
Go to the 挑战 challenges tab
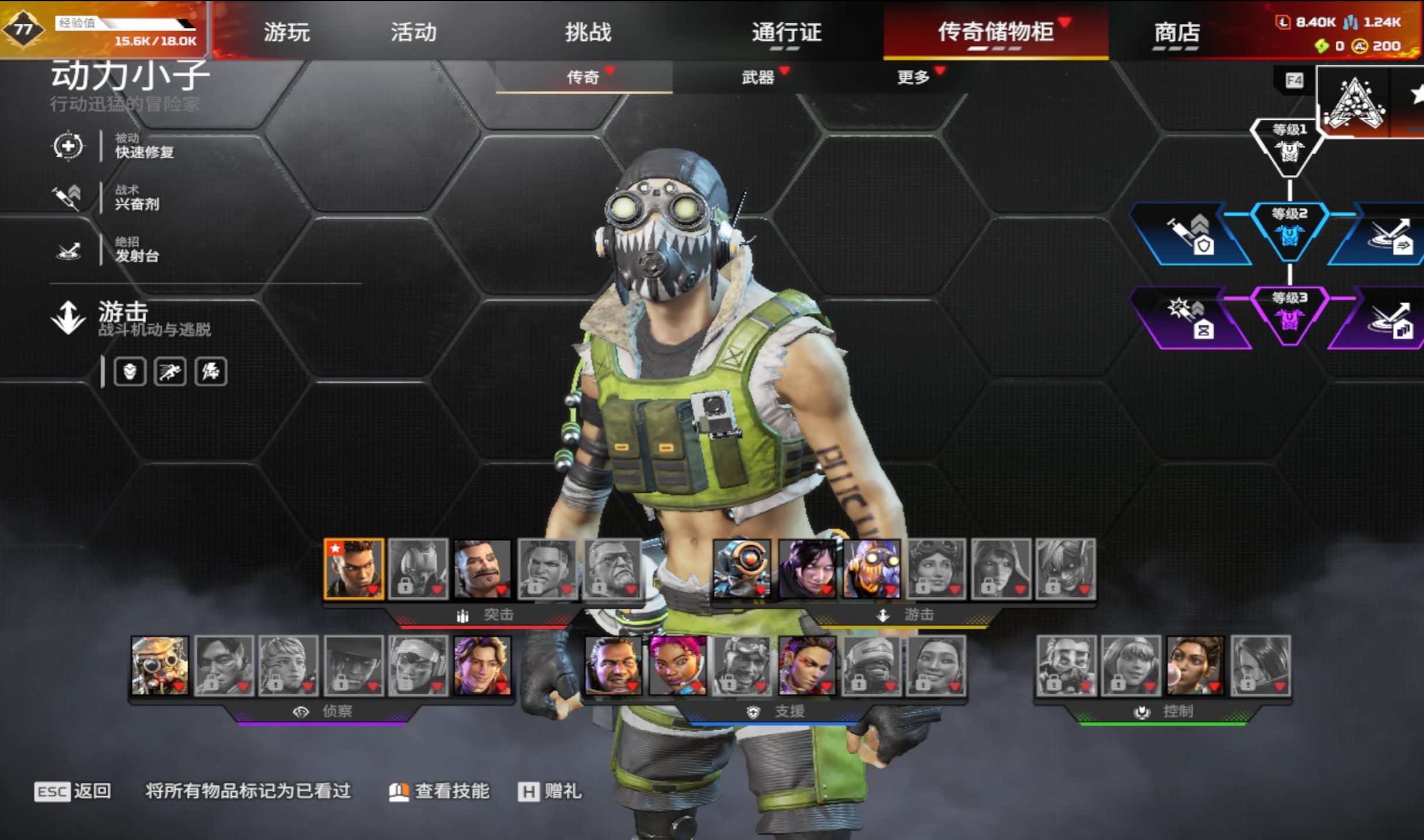pos(588,32)
